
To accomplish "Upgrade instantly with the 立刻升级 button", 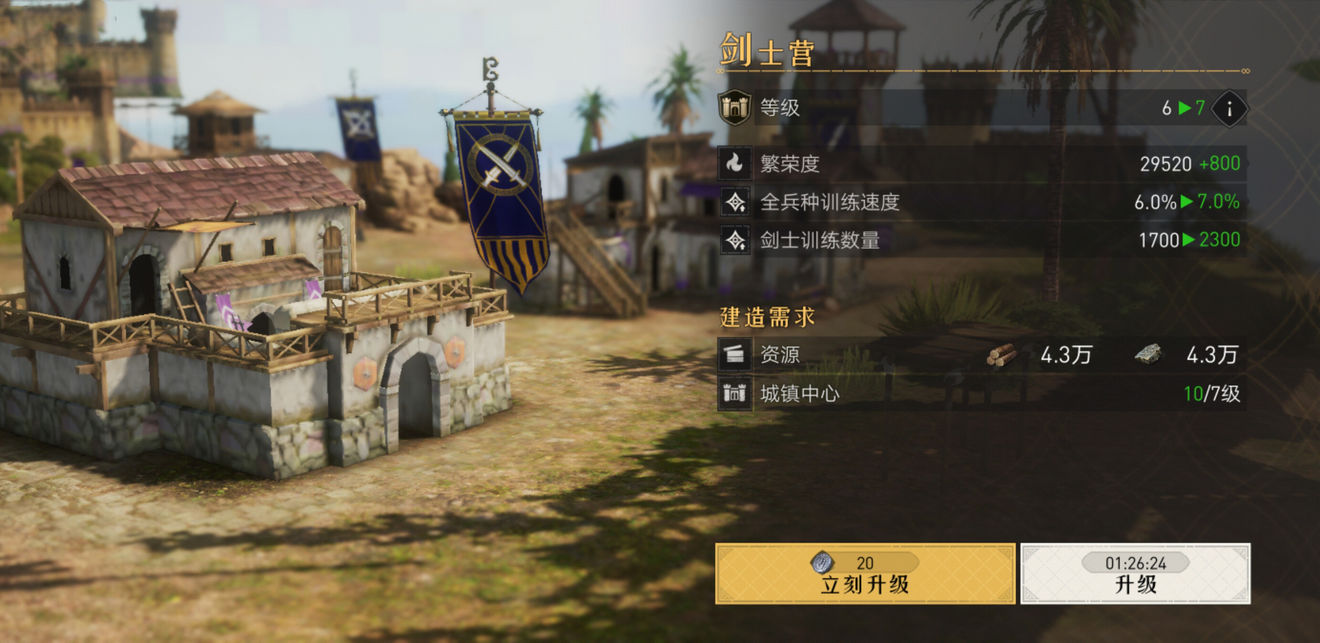I will 865,574.
